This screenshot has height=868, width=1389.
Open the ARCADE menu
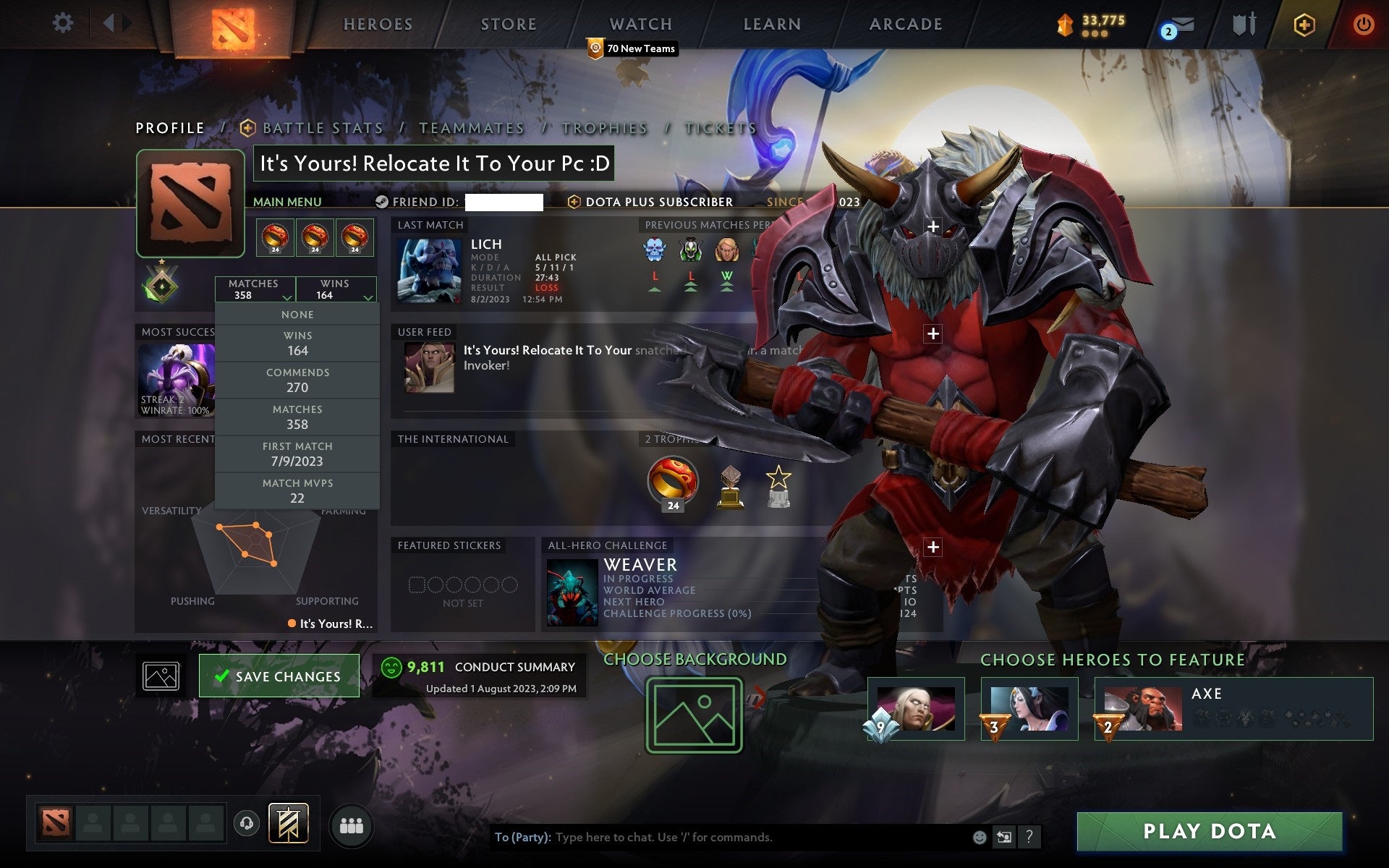(x=904, y=24)
